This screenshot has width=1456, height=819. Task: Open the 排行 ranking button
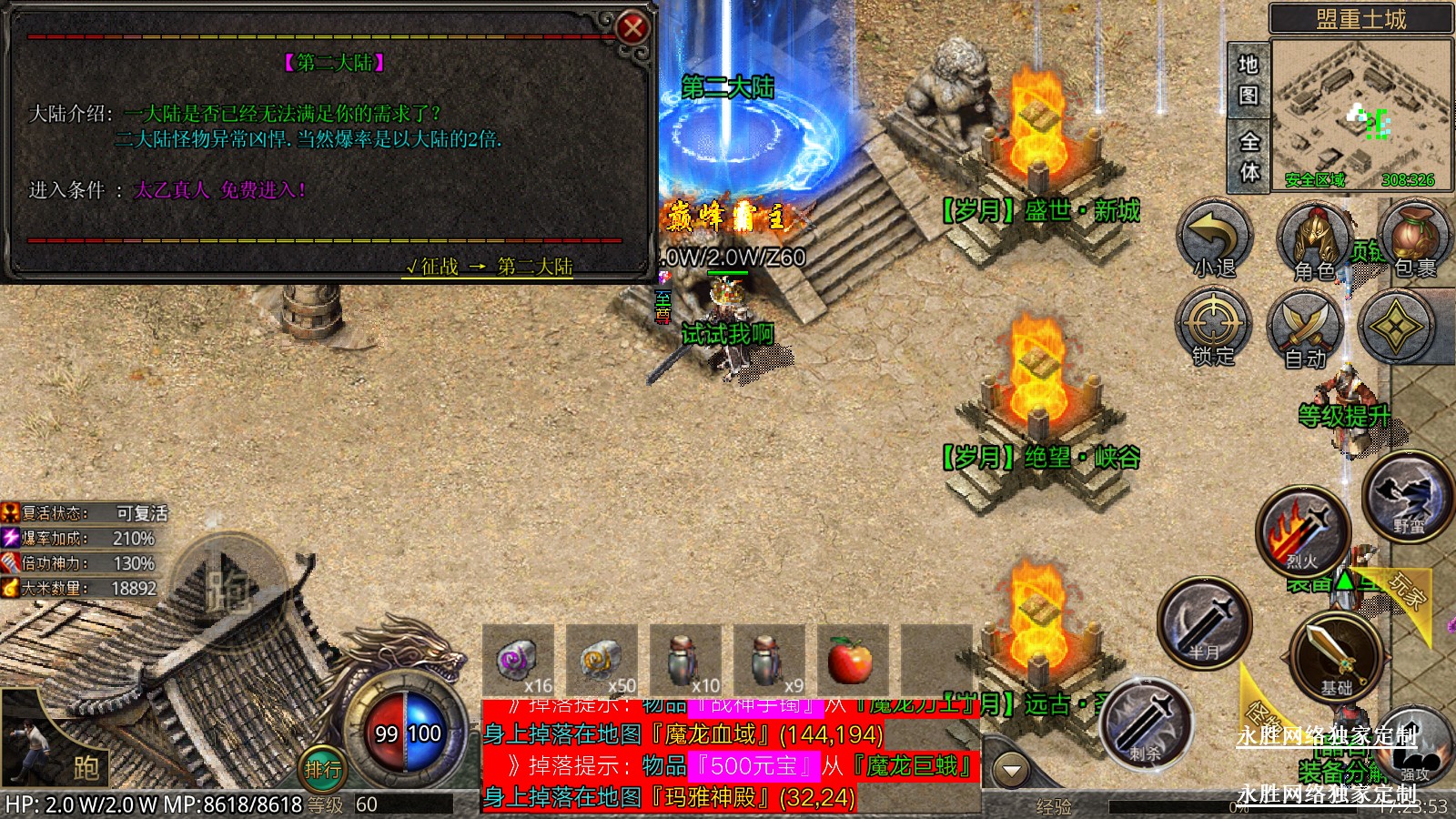click(323, 771)
